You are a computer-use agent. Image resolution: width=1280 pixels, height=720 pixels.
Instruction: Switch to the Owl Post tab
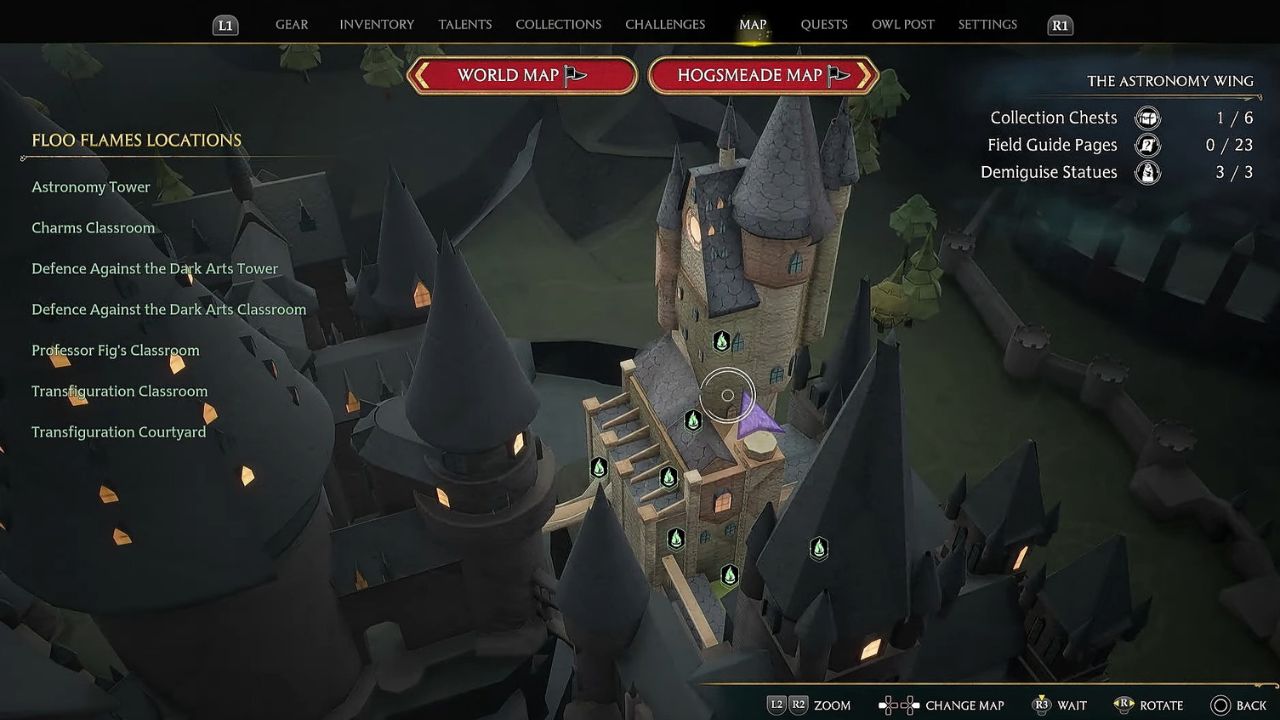(x=903, y=25)
